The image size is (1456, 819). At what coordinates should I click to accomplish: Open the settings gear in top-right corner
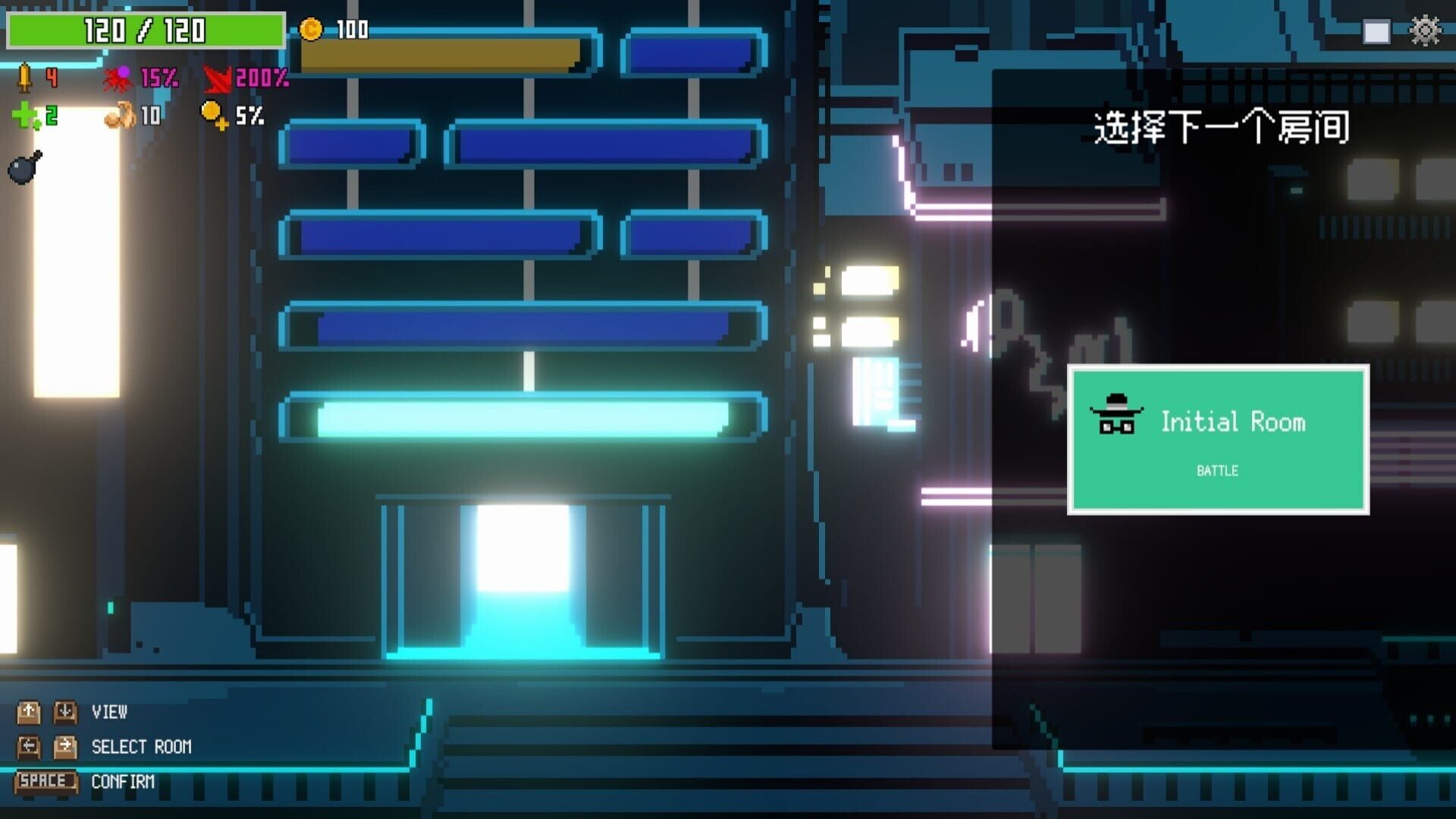tap(1424, 32)
